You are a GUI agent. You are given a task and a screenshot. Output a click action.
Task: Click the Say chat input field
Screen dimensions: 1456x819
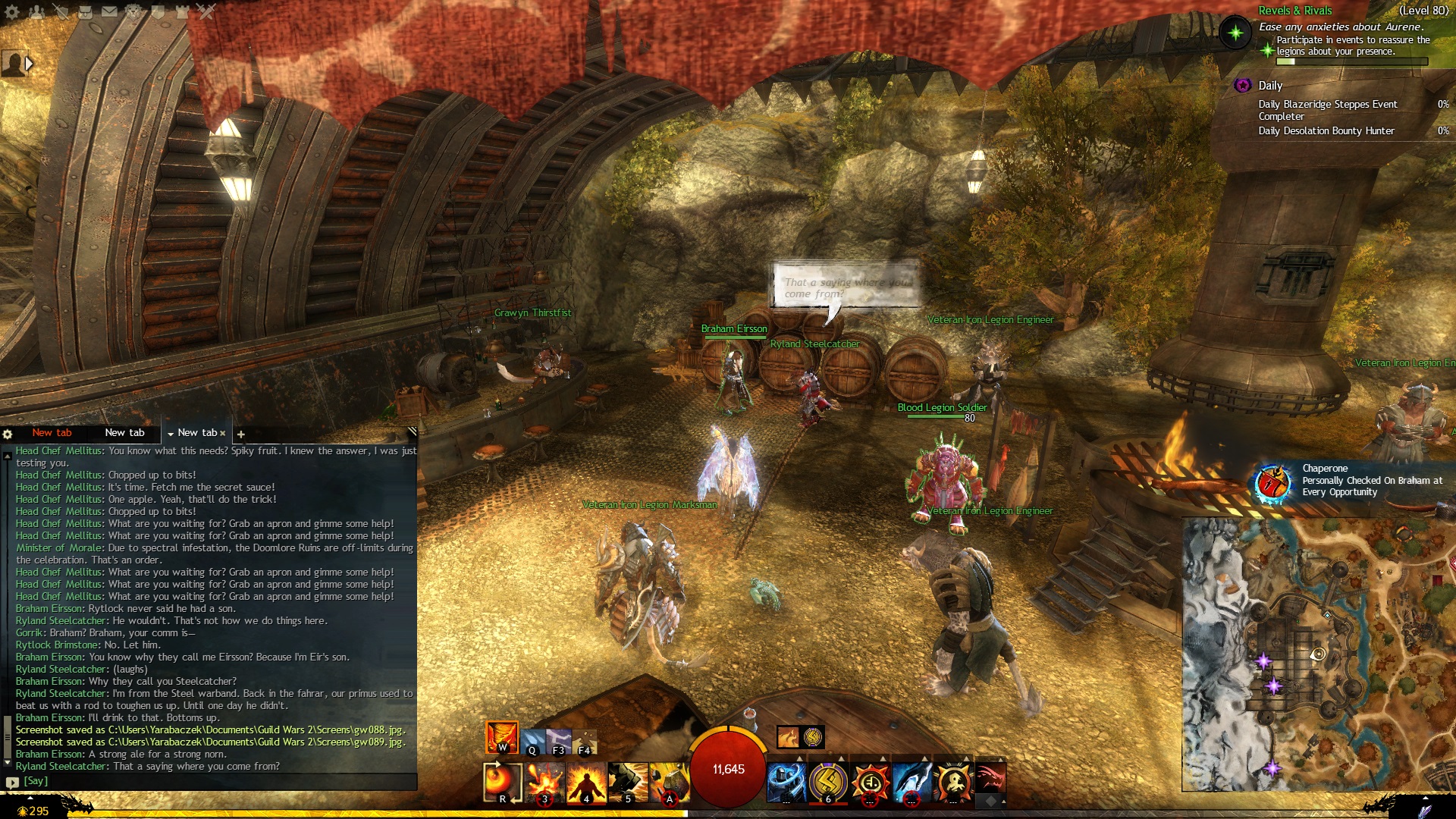click(x=212, y=781)
